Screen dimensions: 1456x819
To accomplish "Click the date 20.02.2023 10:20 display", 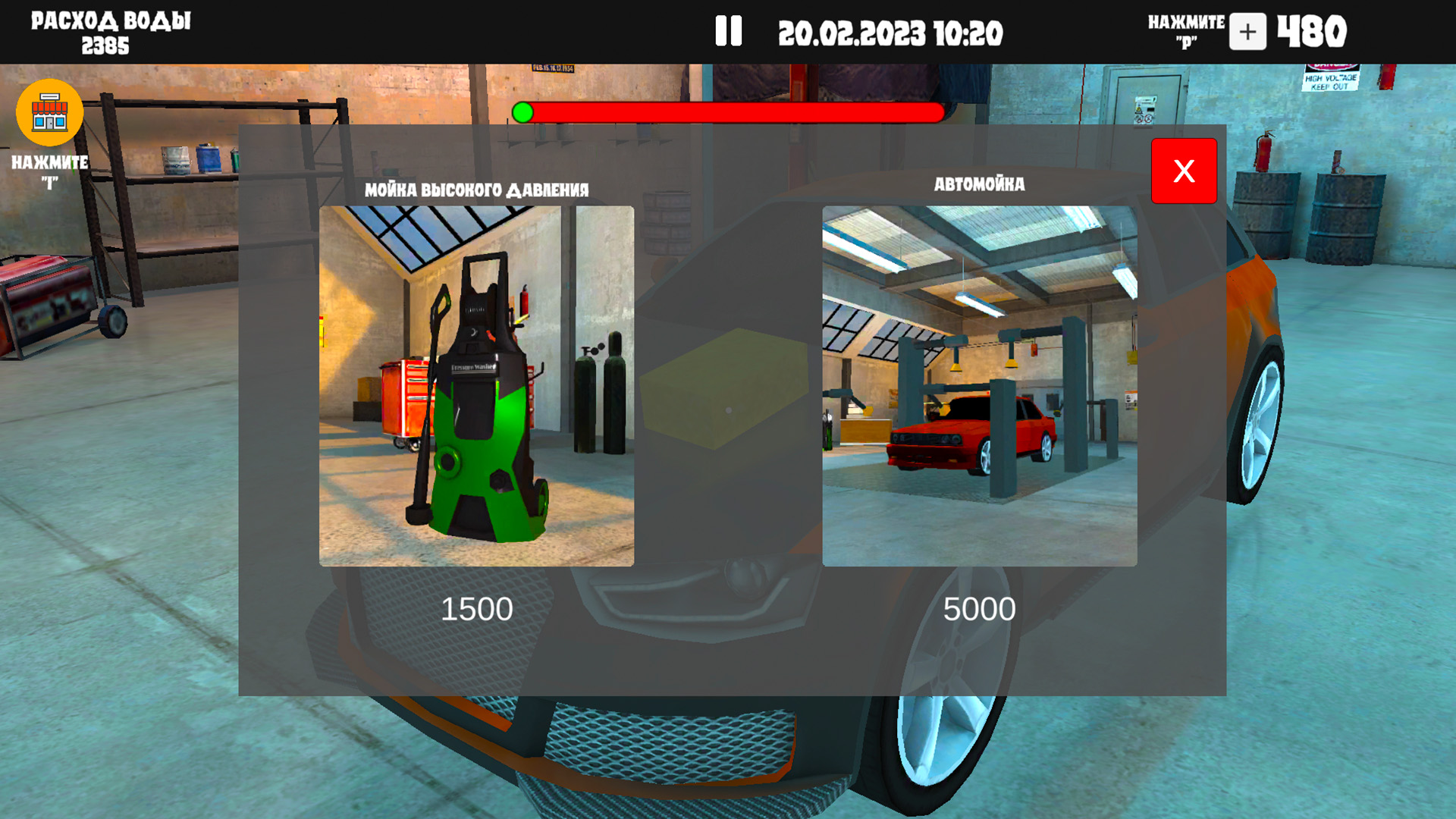I will [x=892, y=33].
